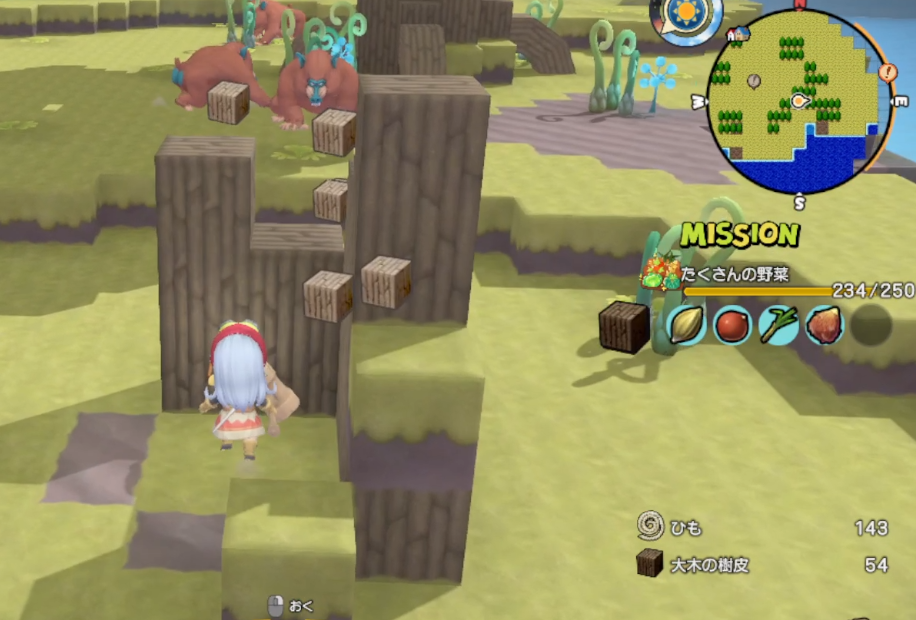Screen dimensions: 916x620
Task: Select the reddish-brown root vegetable icon
Action: coord(824,325)
